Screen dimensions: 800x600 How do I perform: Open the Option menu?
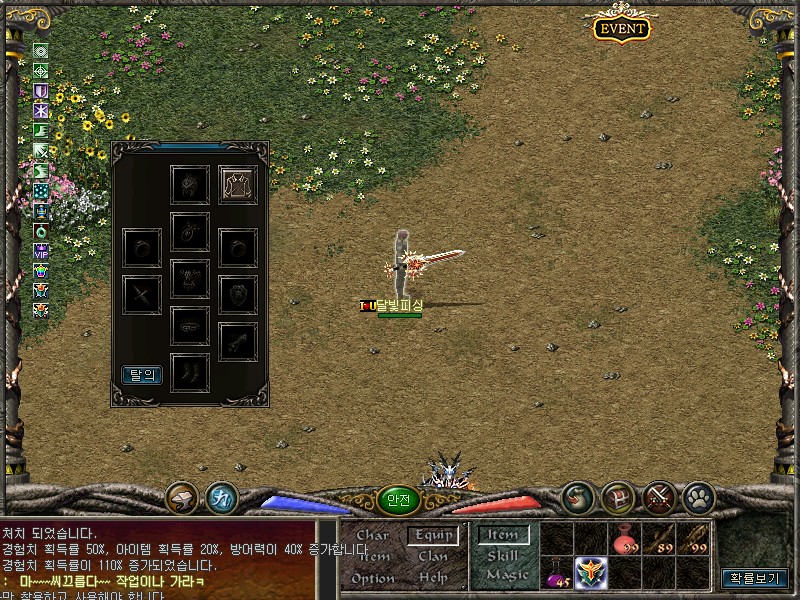[x=372, y=578]
